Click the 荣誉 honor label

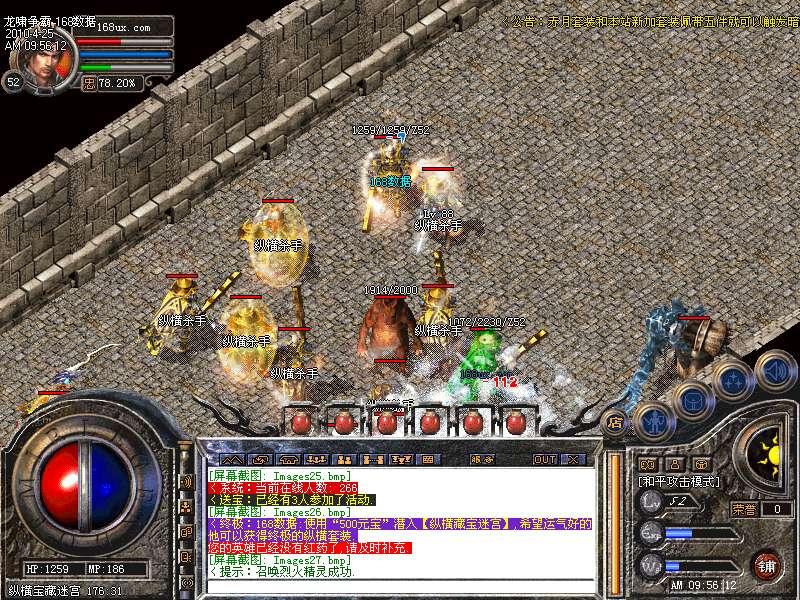743,509
